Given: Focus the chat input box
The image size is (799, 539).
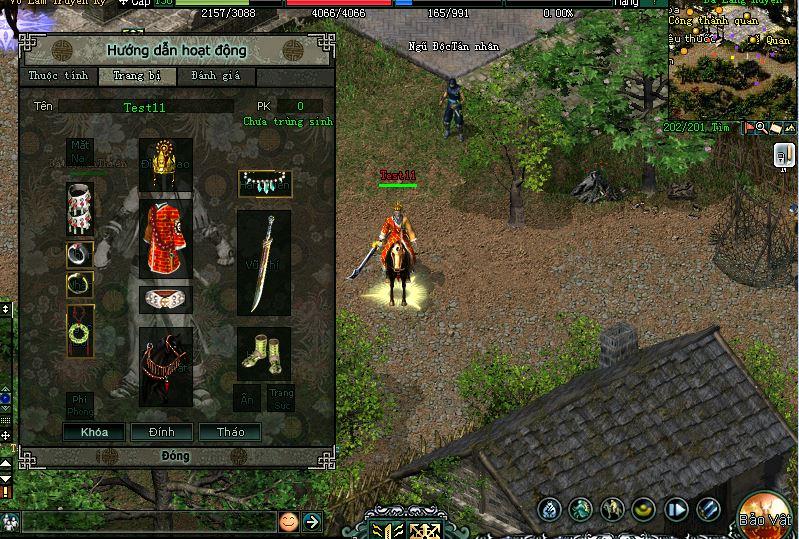Looking at the screenshot, I should [x=148, y=521].
